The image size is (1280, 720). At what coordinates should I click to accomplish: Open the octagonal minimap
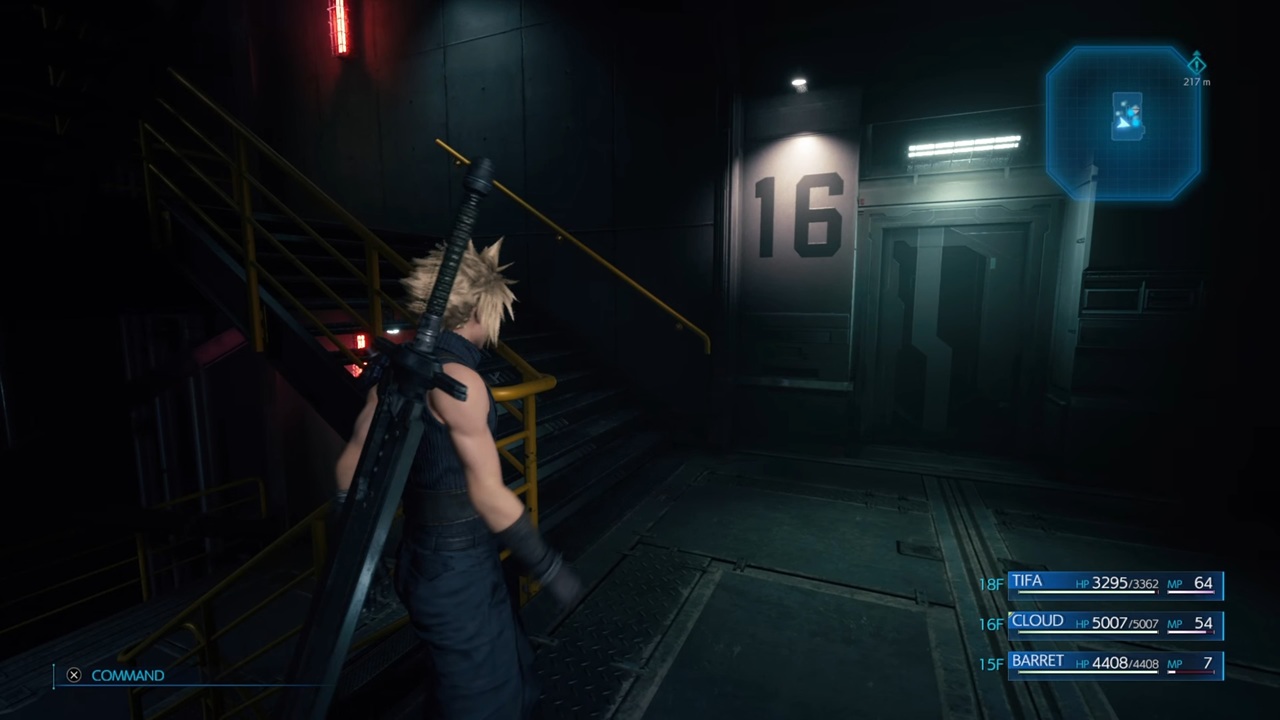pos(1122,123)
